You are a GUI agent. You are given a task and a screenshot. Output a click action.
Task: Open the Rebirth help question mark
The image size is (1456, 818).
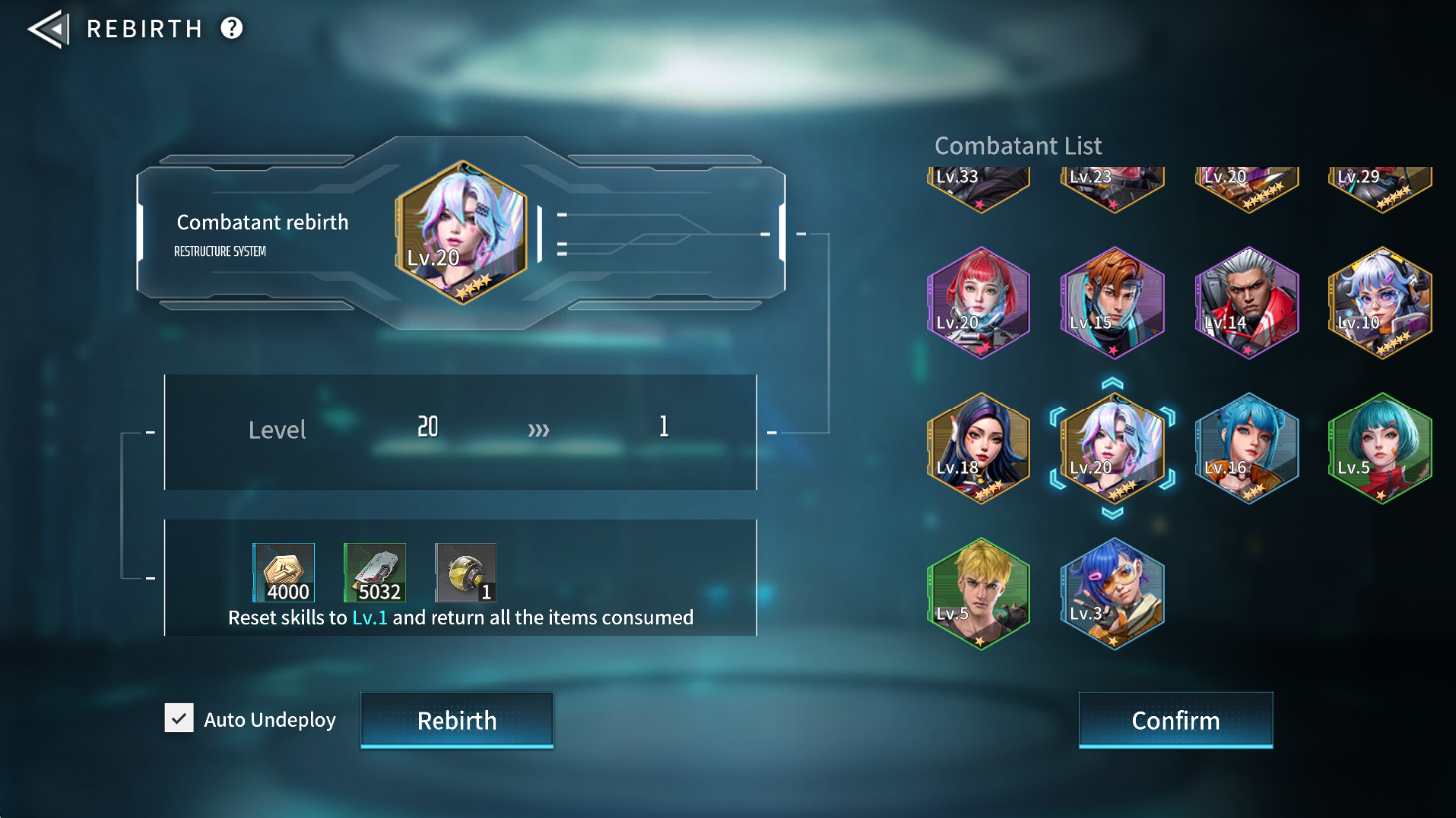pos(232,28)
